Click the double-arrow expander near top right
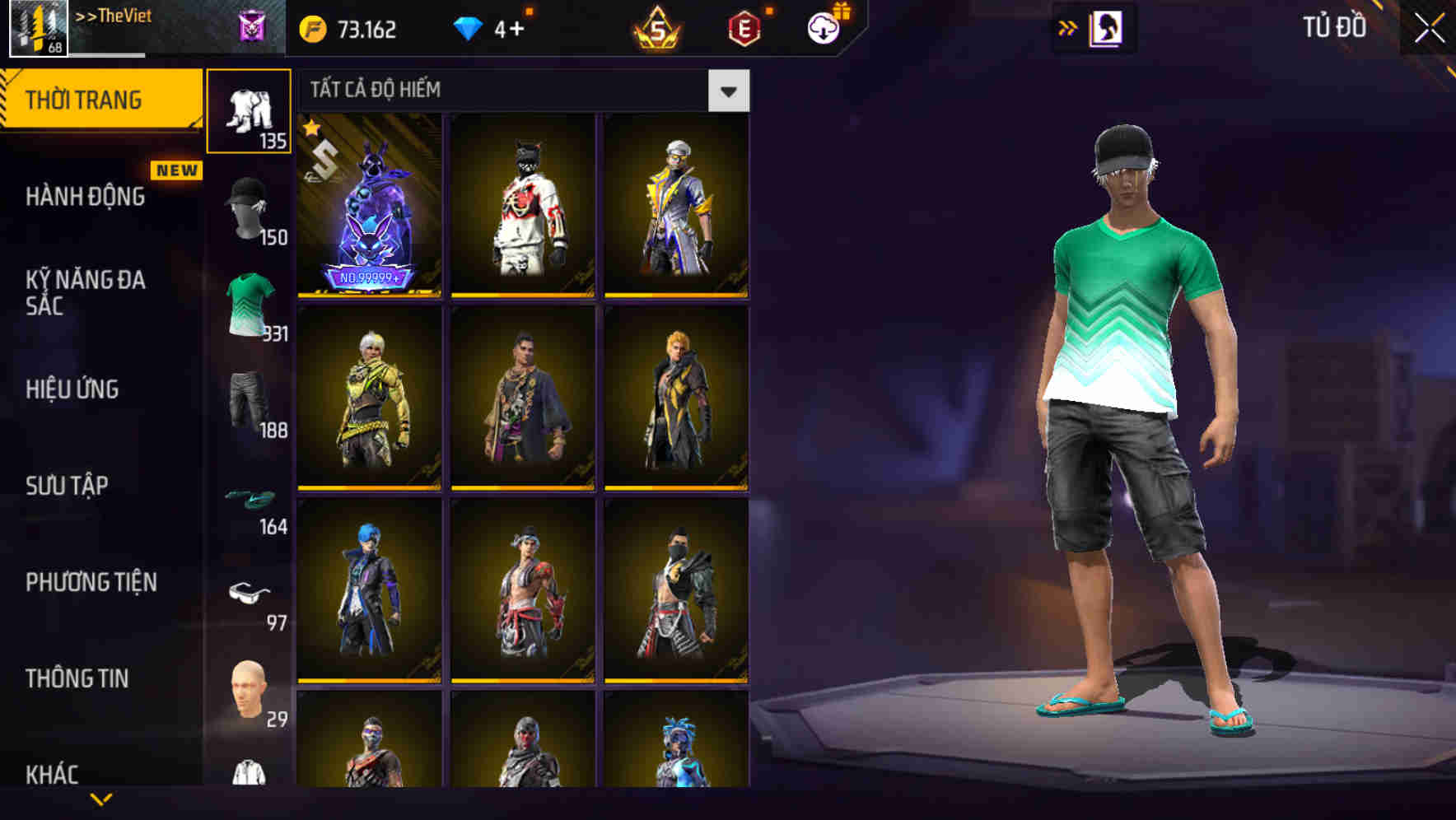This screenshot has height=820, width=1456. 1069,26
